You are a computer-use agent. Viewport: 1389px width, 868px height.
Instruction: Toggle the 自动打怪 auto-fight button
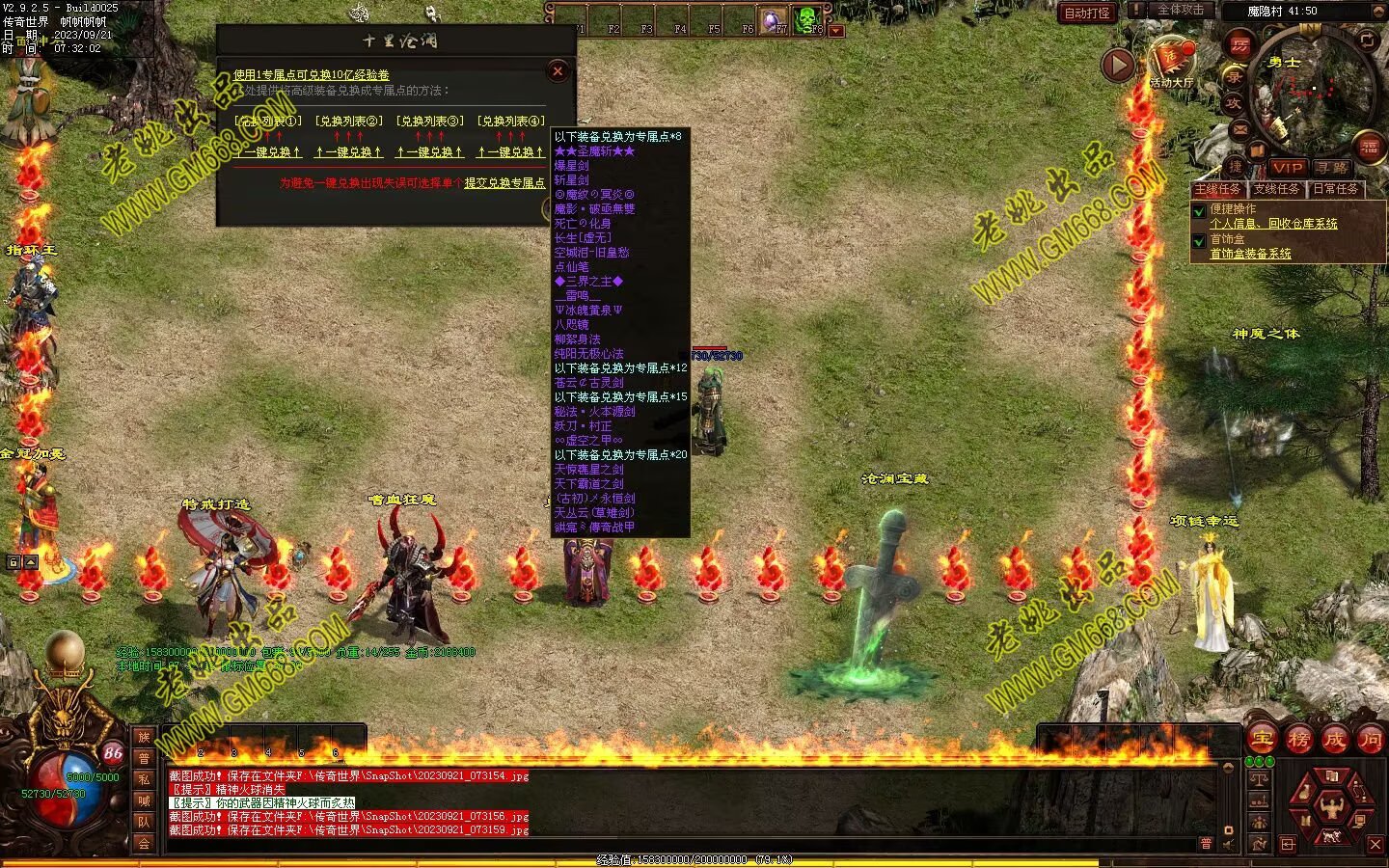point(1087,13)
